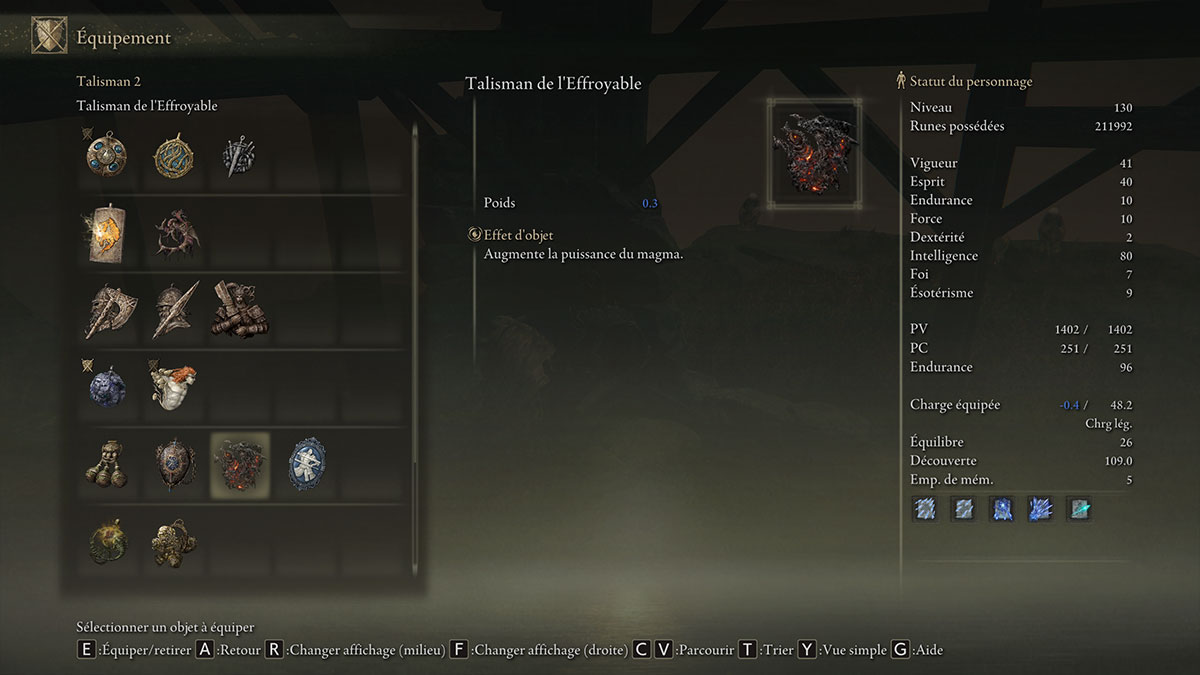
Task: Pick the golden skull cluster talisman
Action: tap(172, 541)
